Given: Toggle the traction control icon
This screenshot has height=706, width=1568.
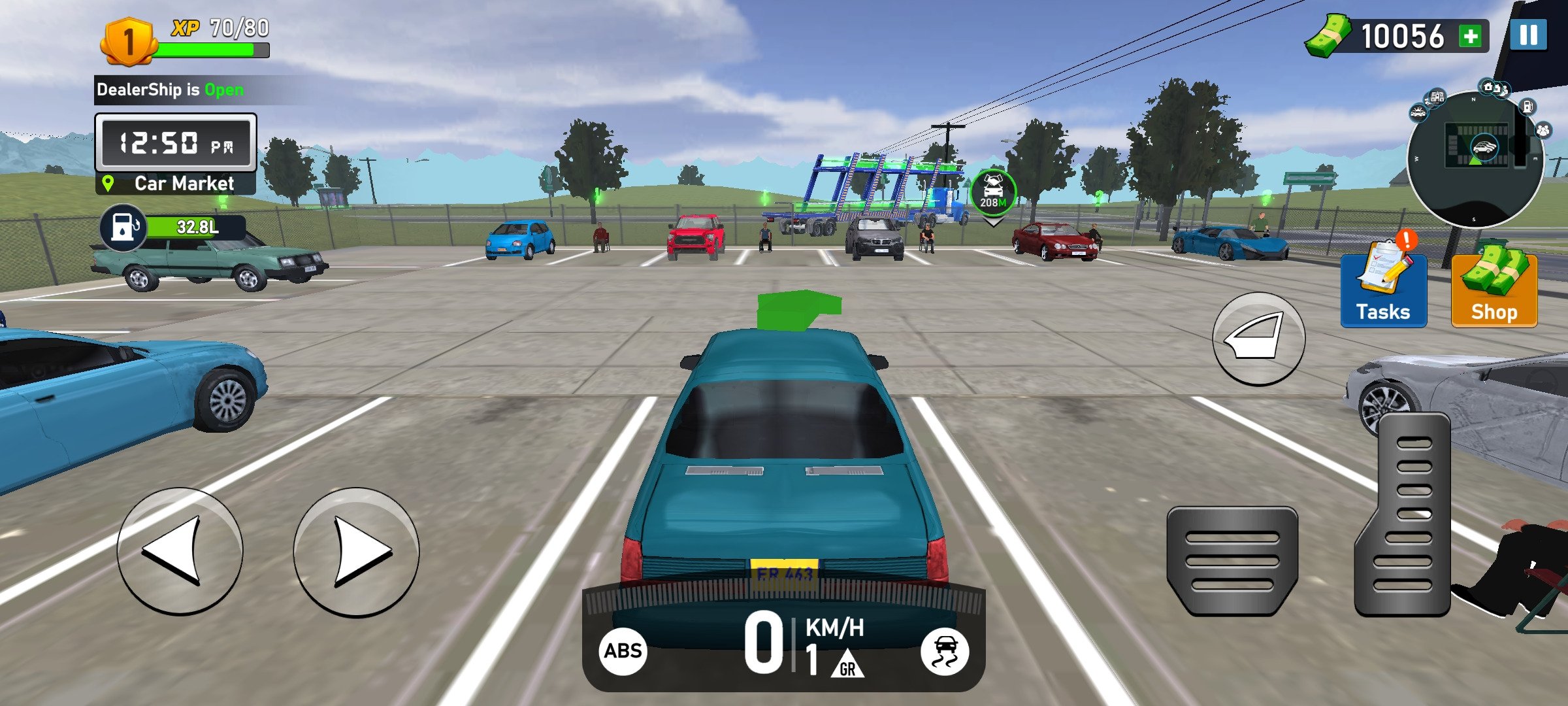Looking at the screenshot, I should coord(944,651).
